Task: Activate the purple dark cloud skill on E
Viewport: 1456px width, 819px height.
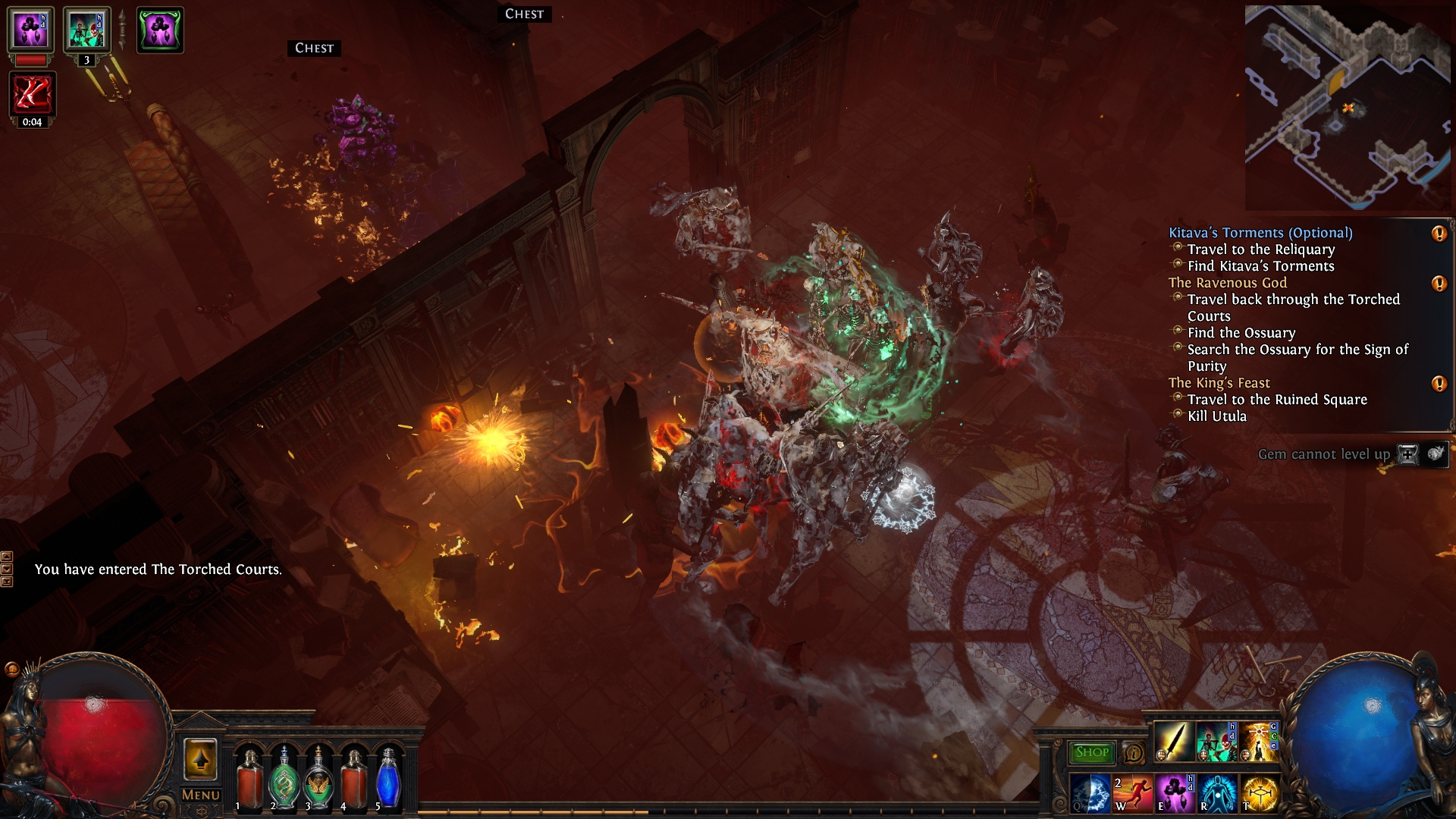Action: pyautogui.click(x=1175, y=794)
